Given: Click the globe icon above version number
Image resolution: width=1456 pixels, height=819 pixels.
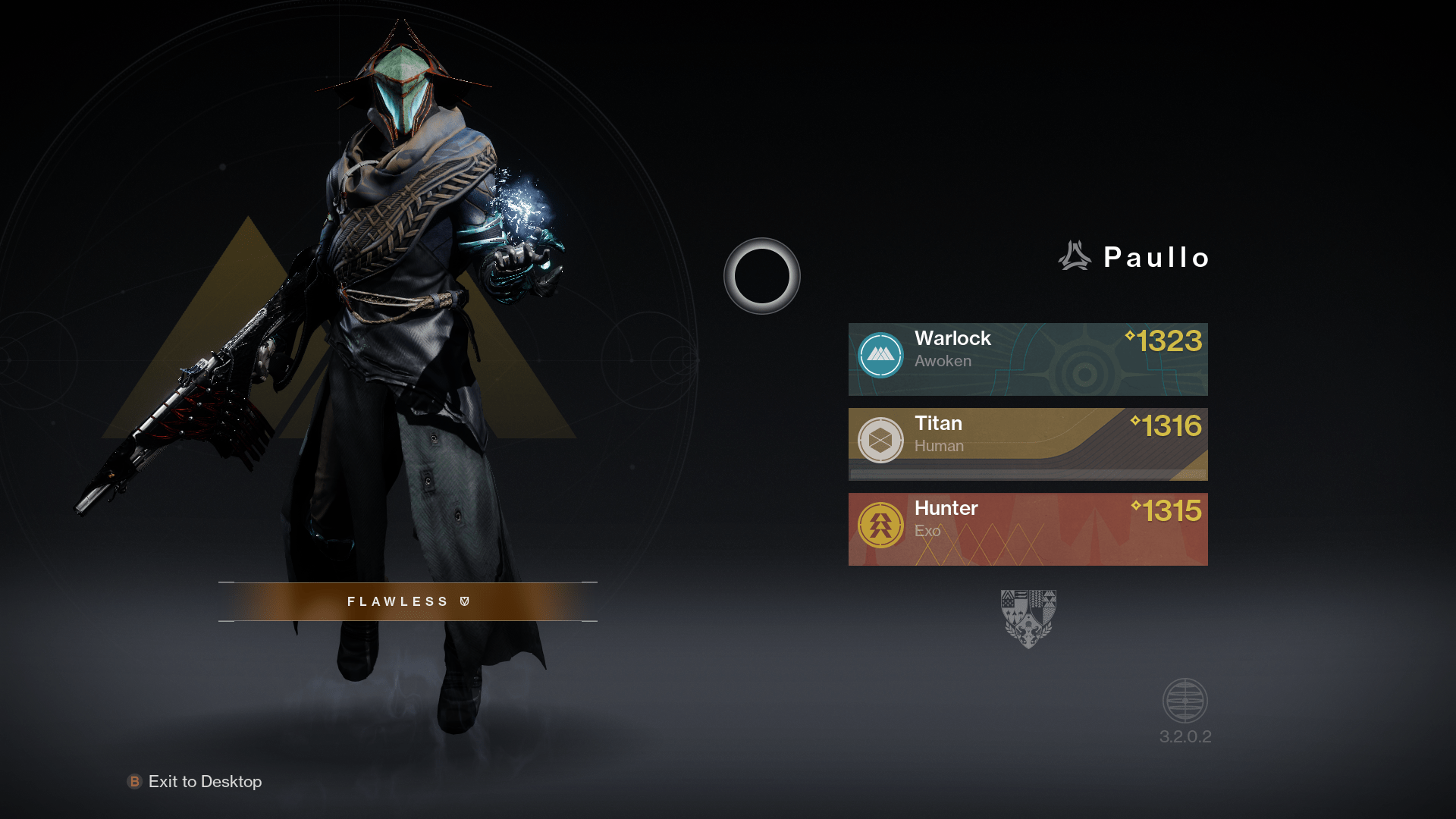Looking at the screenshot, I should click(x=1185, y=701).
